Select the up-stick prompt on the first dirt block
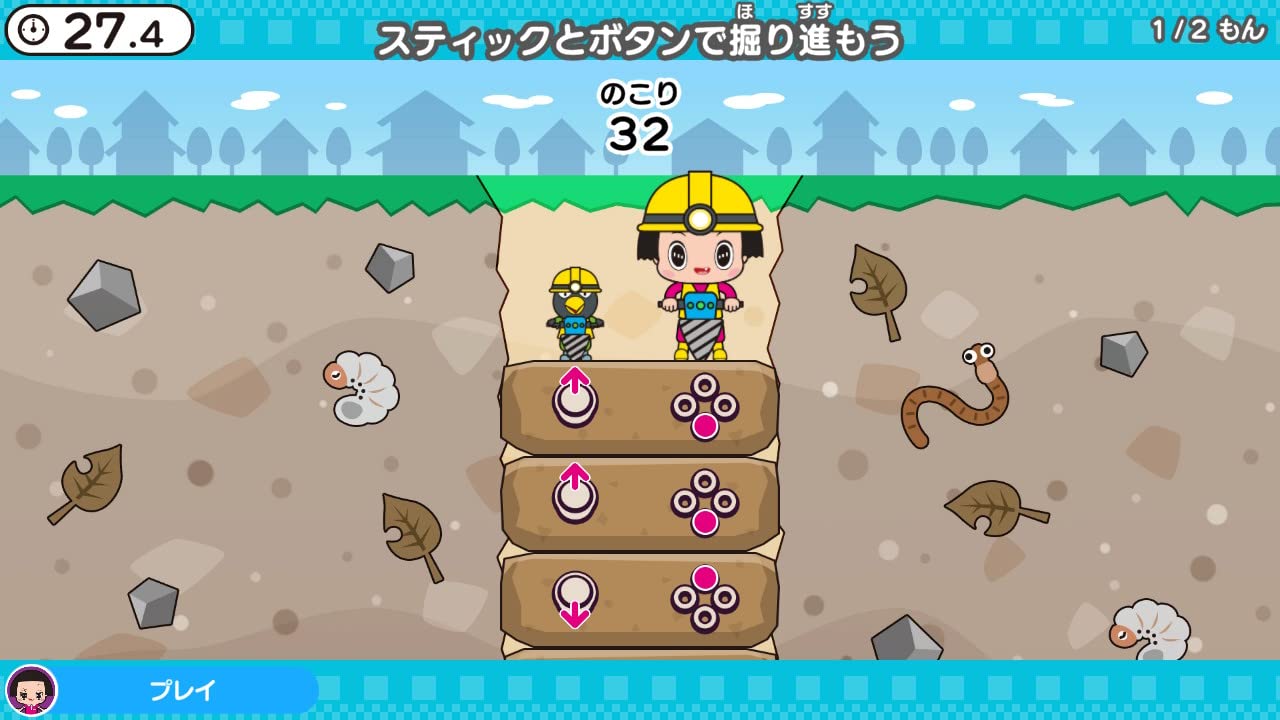Viewport: 1280px width, 720px height. pyautogui.click(x=575, y=397)
